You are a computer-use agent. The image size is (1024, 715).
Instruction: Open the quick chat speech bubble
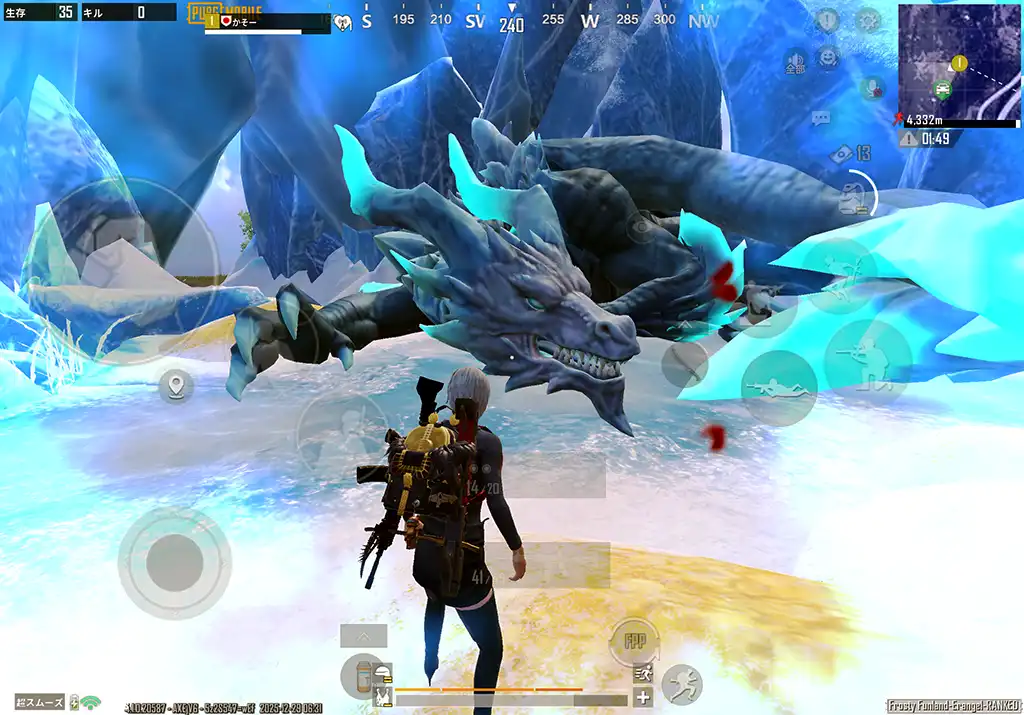(x=821, y=118)
